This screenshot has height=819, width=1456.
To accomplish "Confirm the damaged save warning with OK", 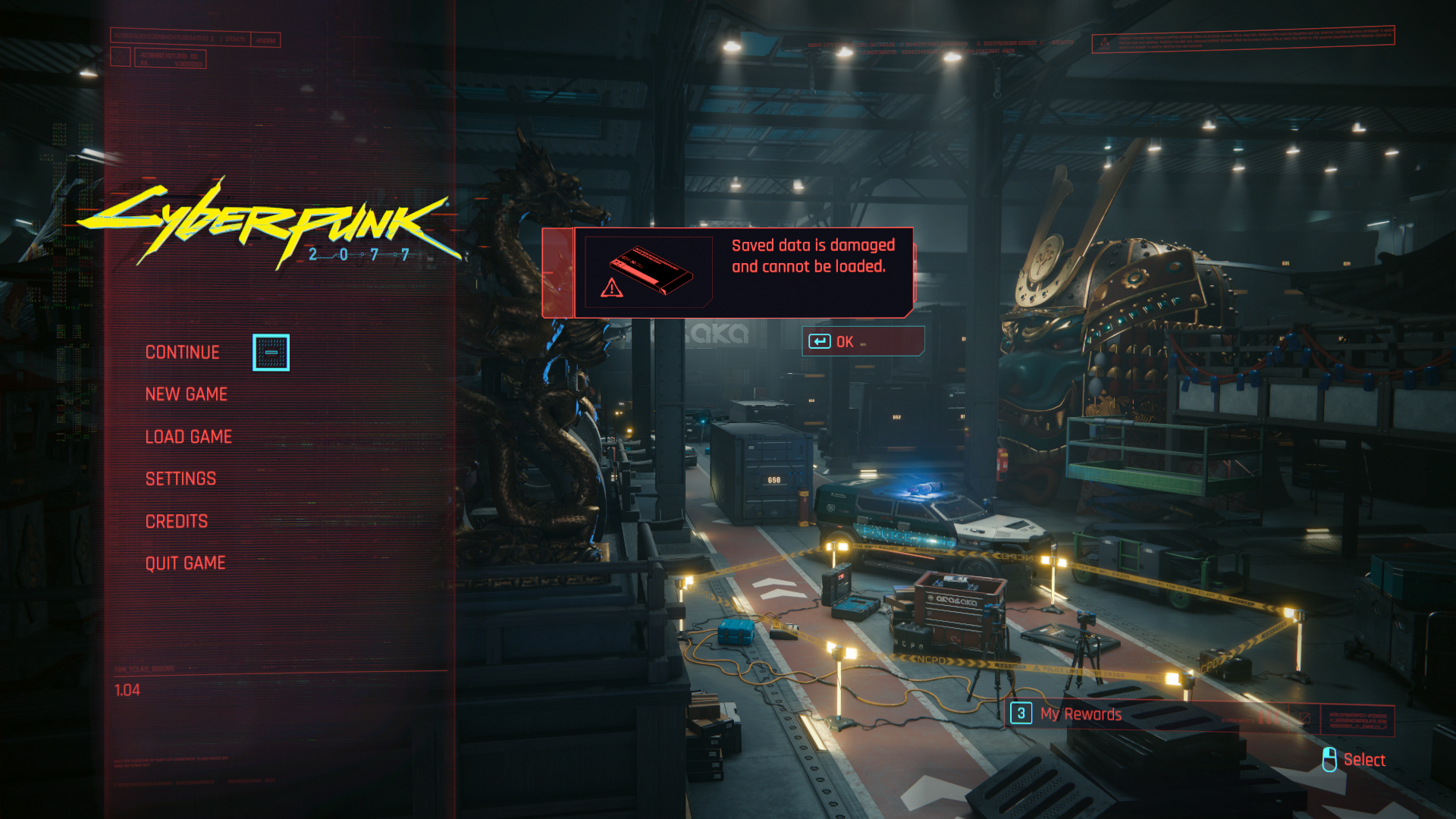I will tap(862, 342).
